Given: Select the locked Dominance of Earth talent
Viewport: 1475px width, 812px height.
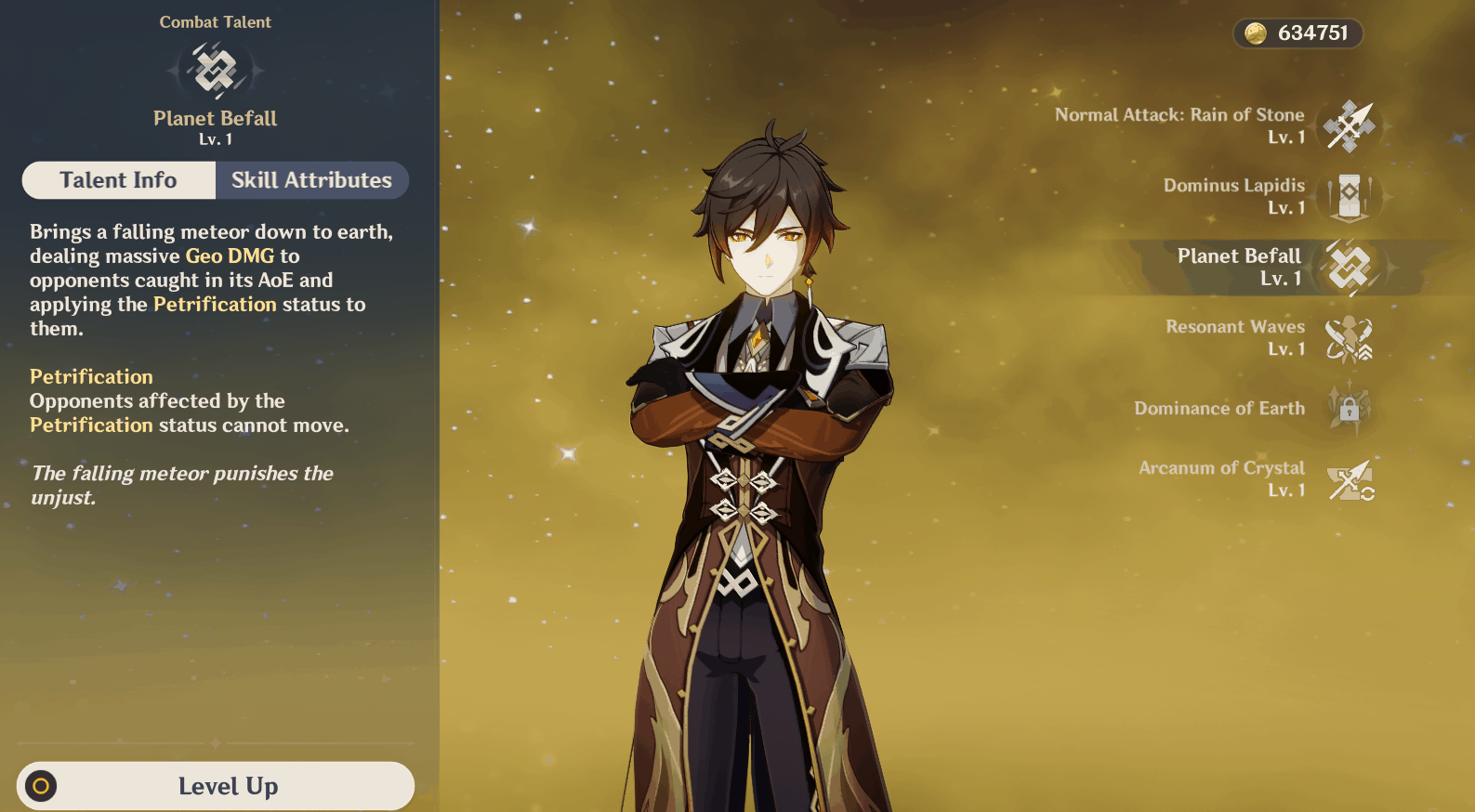Looking at the screenshot, I should tap(1349, 408).
